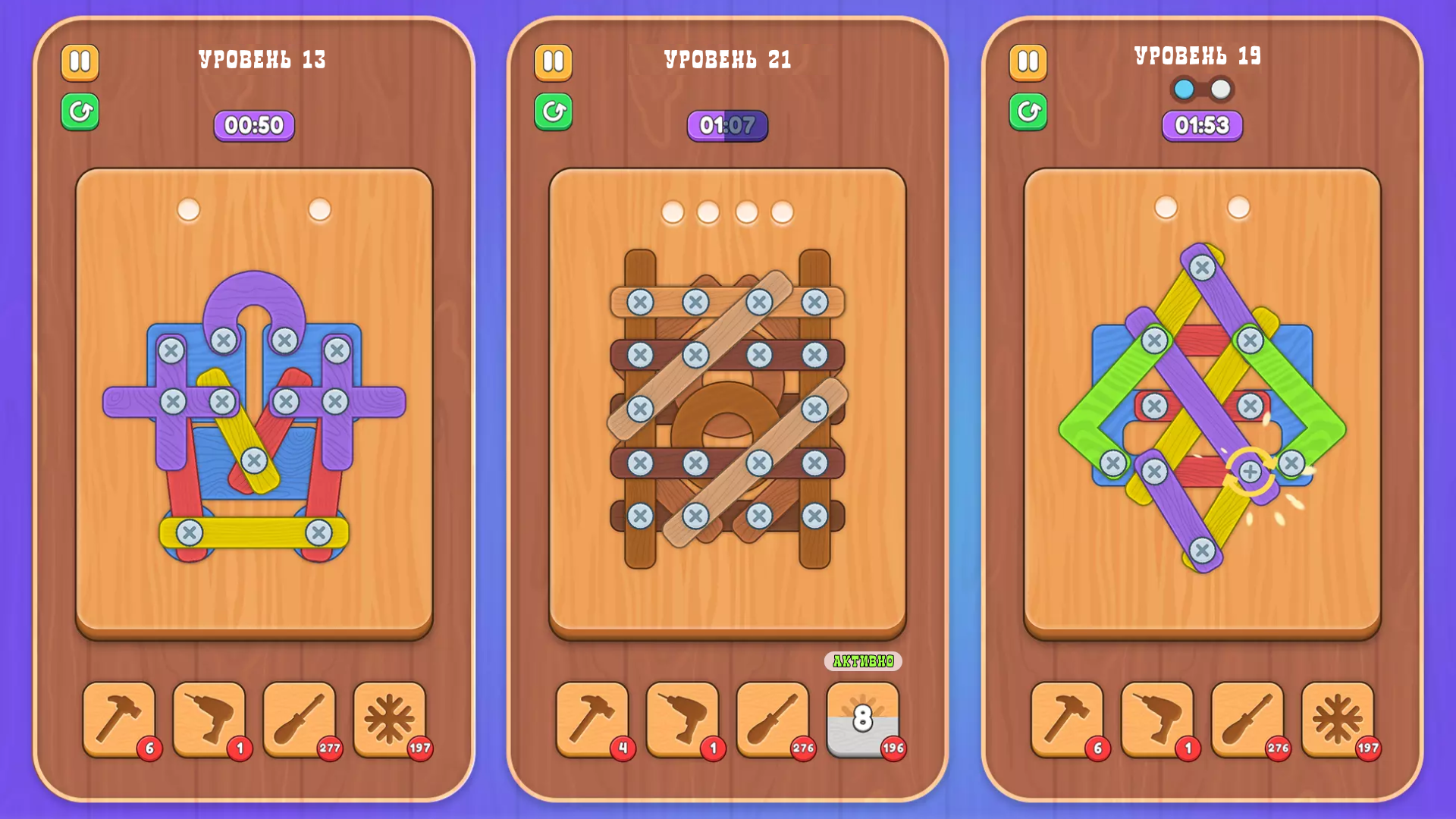
Task: Tap the active freeze booster showing 8
Action: 863,719
